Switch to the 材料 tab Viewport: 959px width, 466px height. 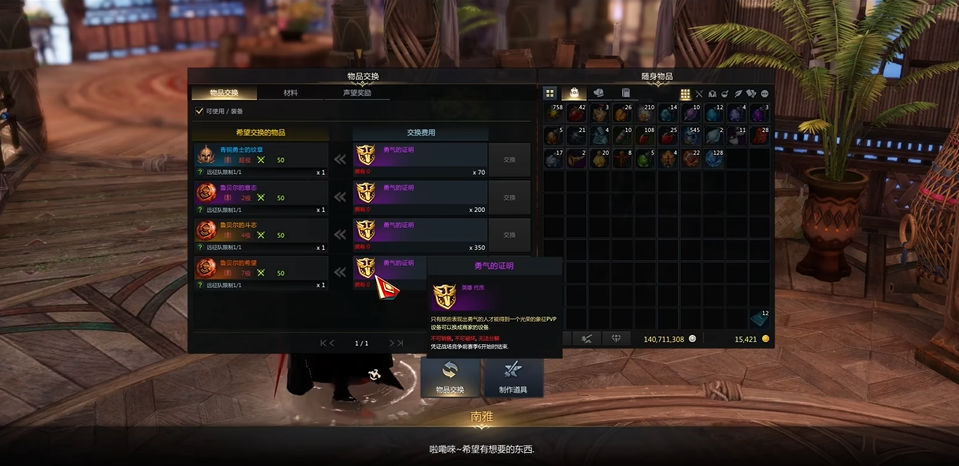290,93
